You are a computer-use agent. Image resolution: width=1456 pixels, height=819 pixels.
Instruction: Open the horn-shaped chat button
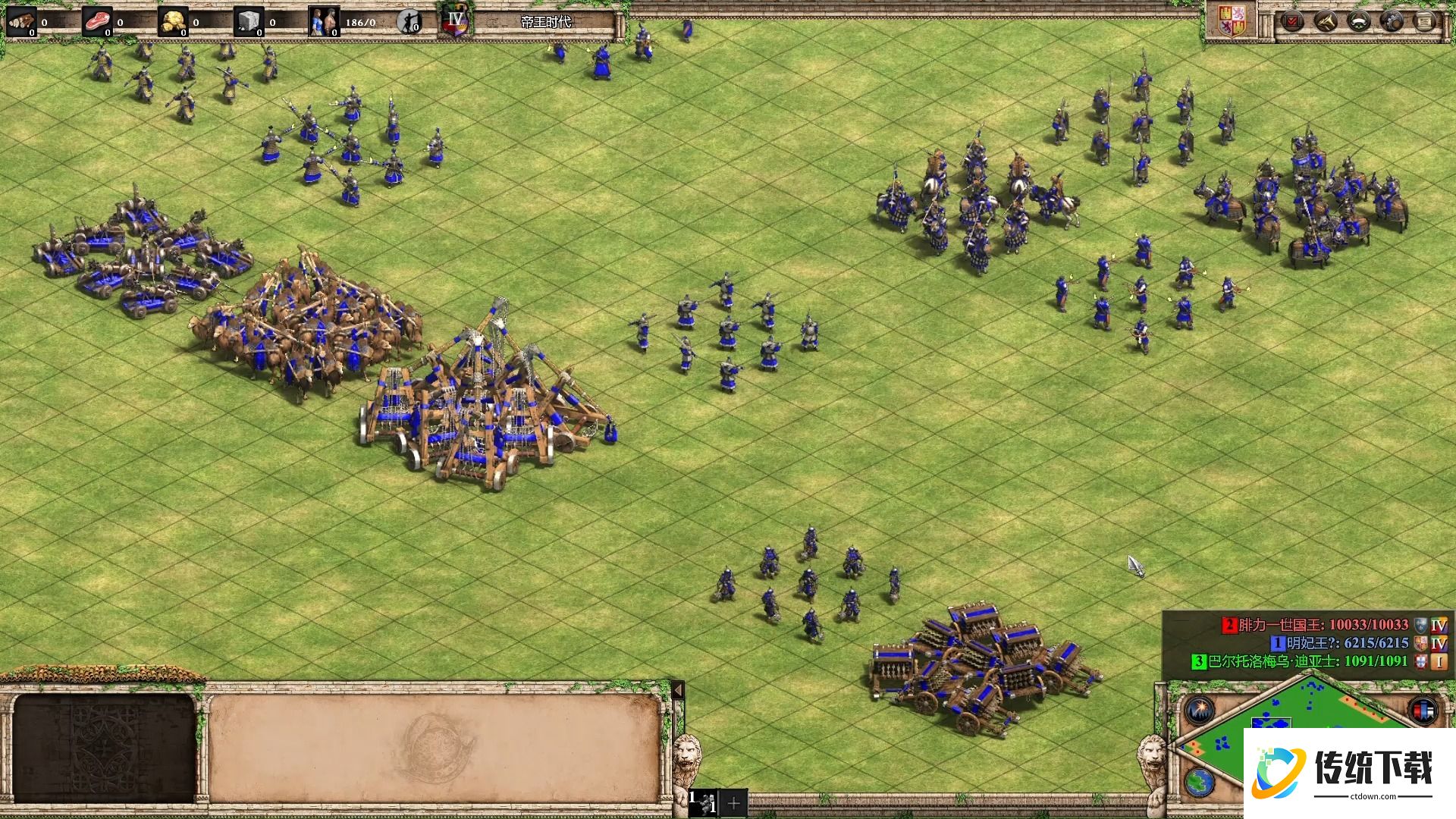pyautogui.click(x=1326, y=20)
